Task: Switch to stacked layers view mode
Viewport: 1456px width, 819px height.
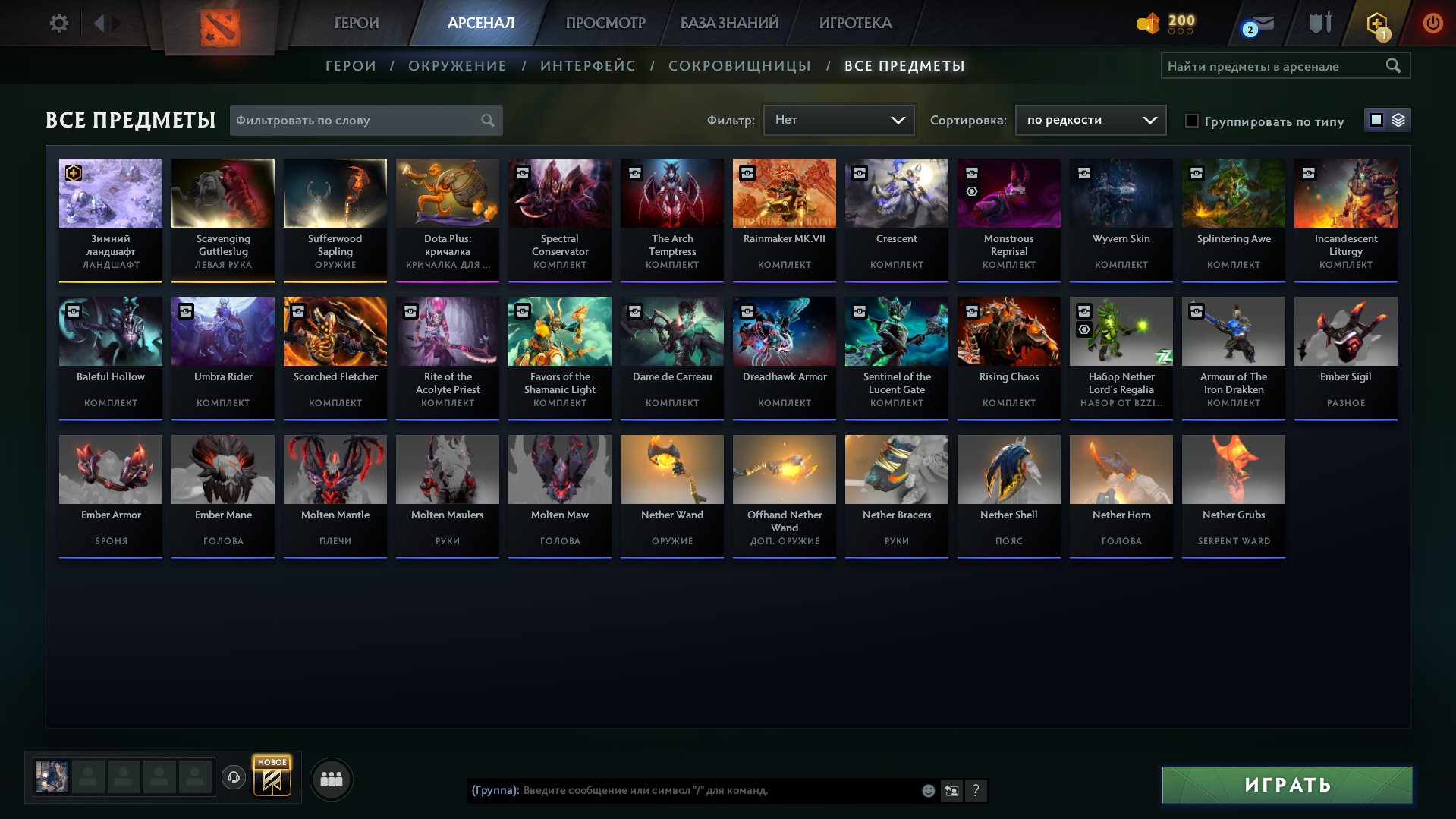Action: tap(1398, 120)
